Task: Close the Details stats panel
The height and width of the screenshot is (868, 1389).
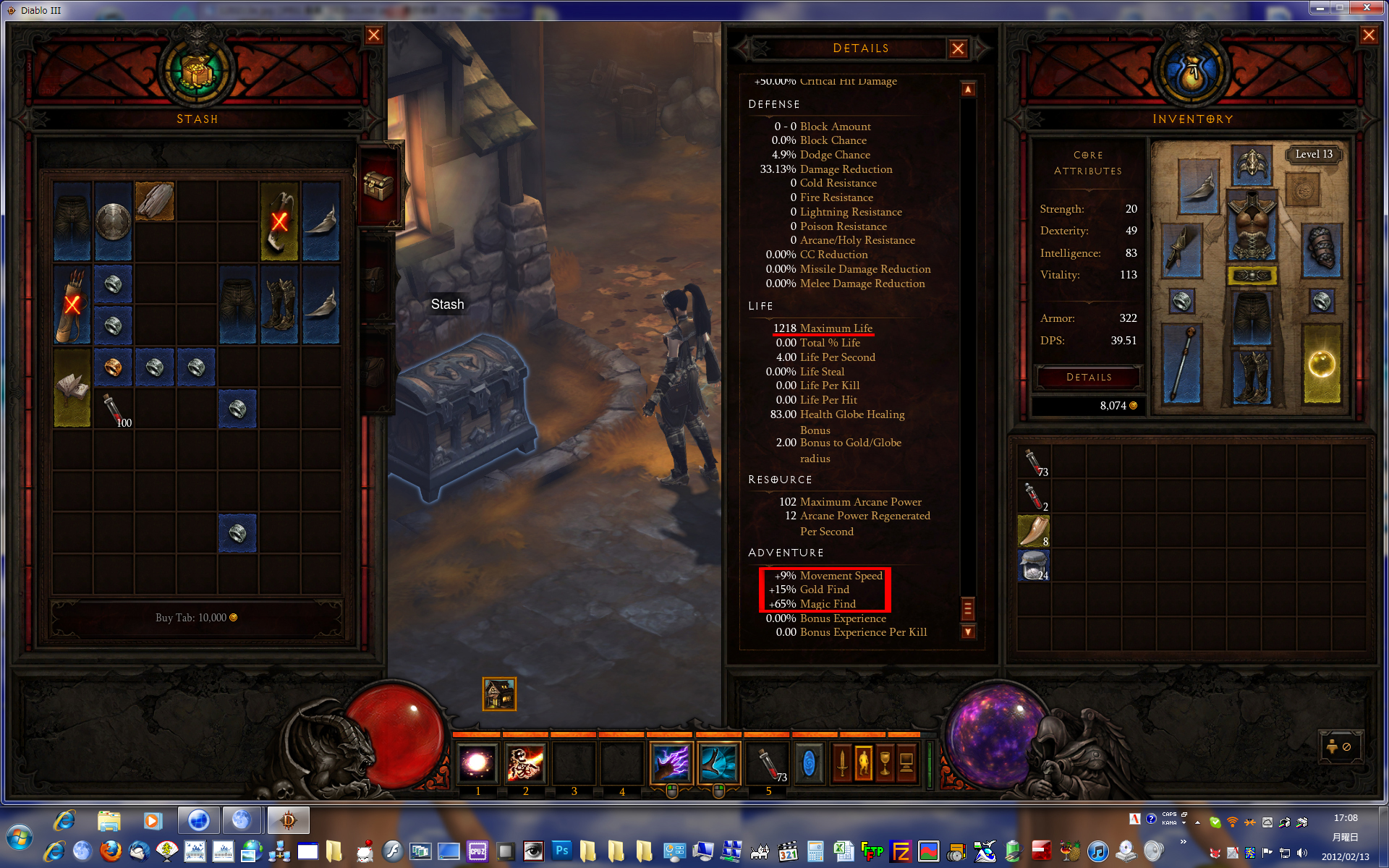Action: click(x=958, y=48)
